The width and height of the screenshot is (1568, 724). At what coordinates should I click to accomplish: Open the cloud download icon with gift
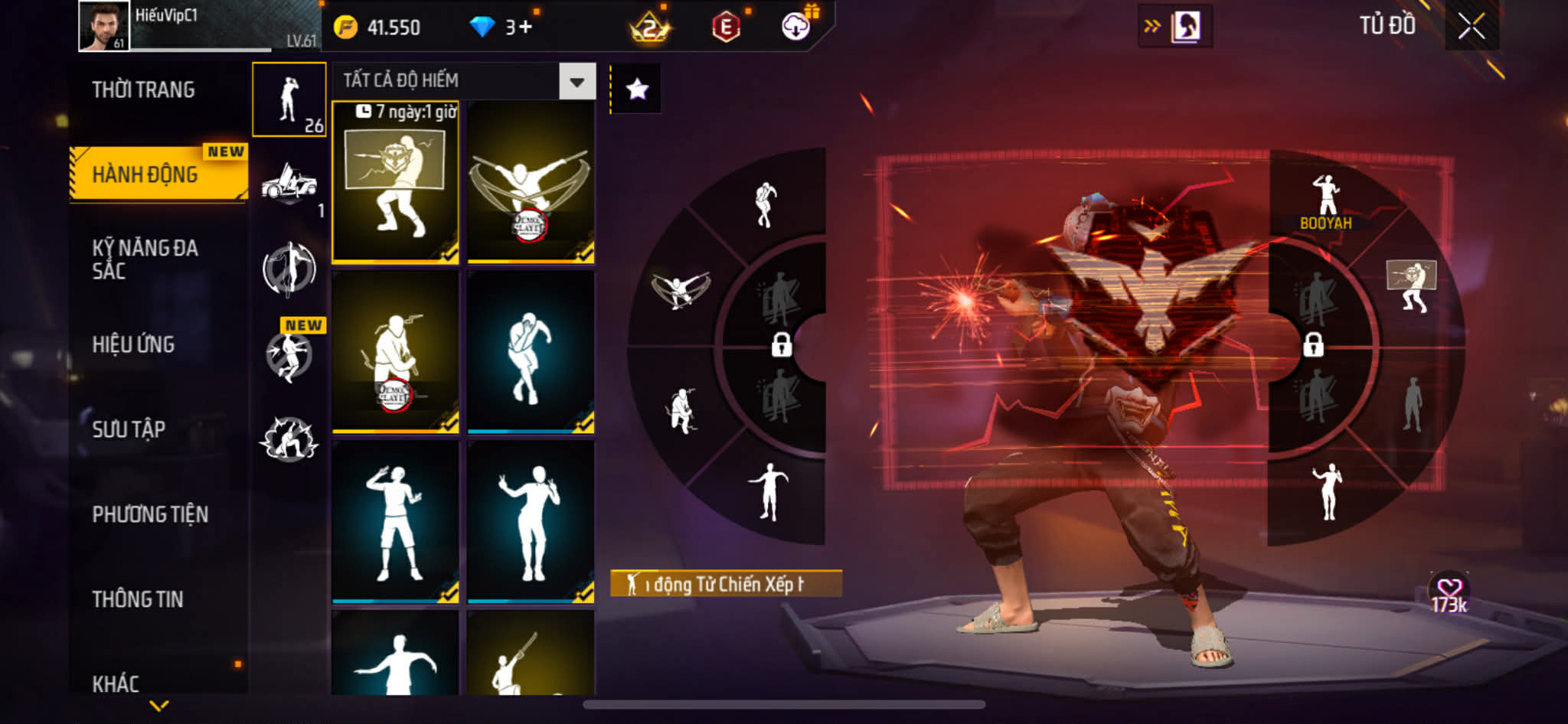coord(796,27)
